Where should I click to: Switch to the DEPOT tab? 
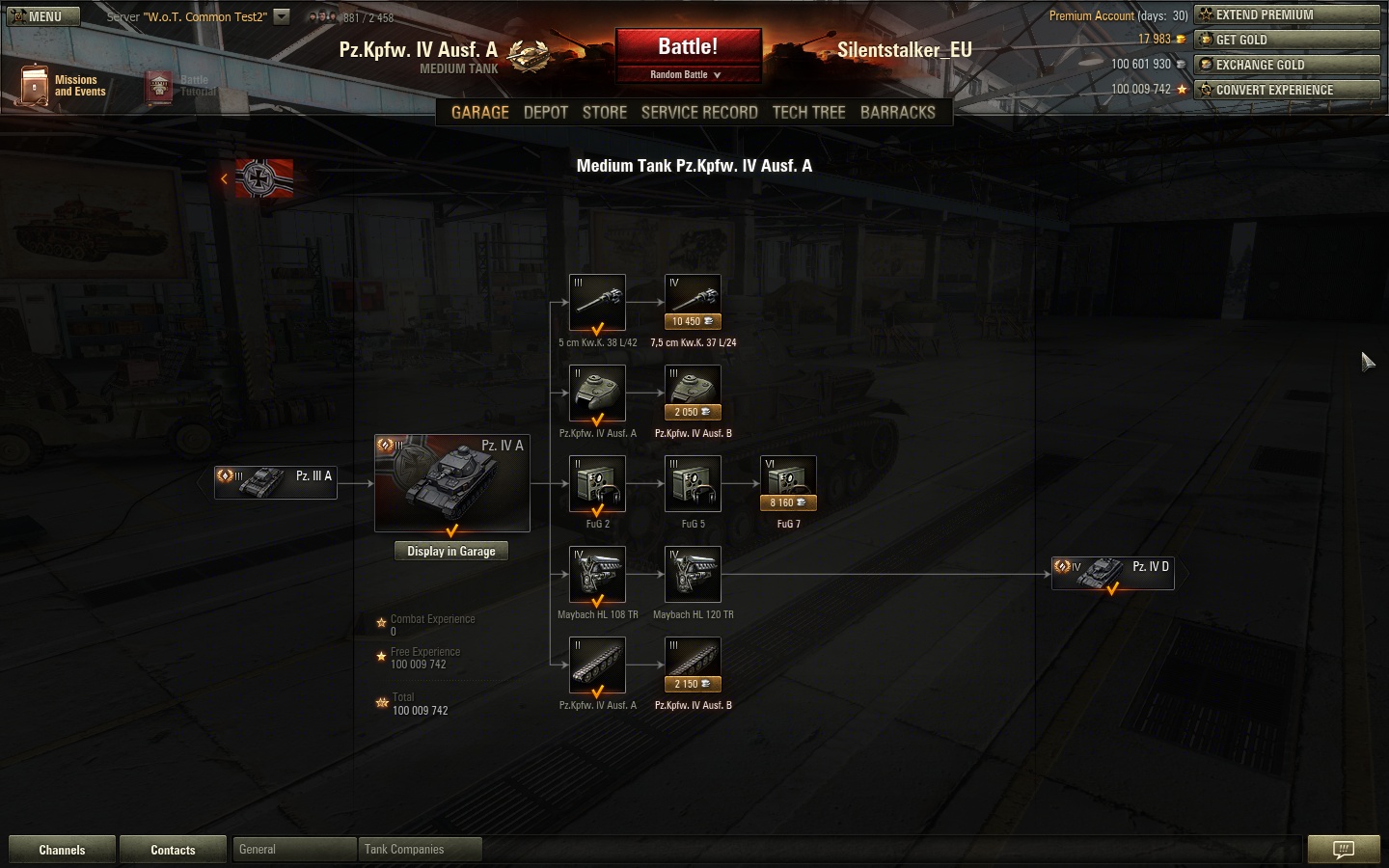[x=545, y=113]
